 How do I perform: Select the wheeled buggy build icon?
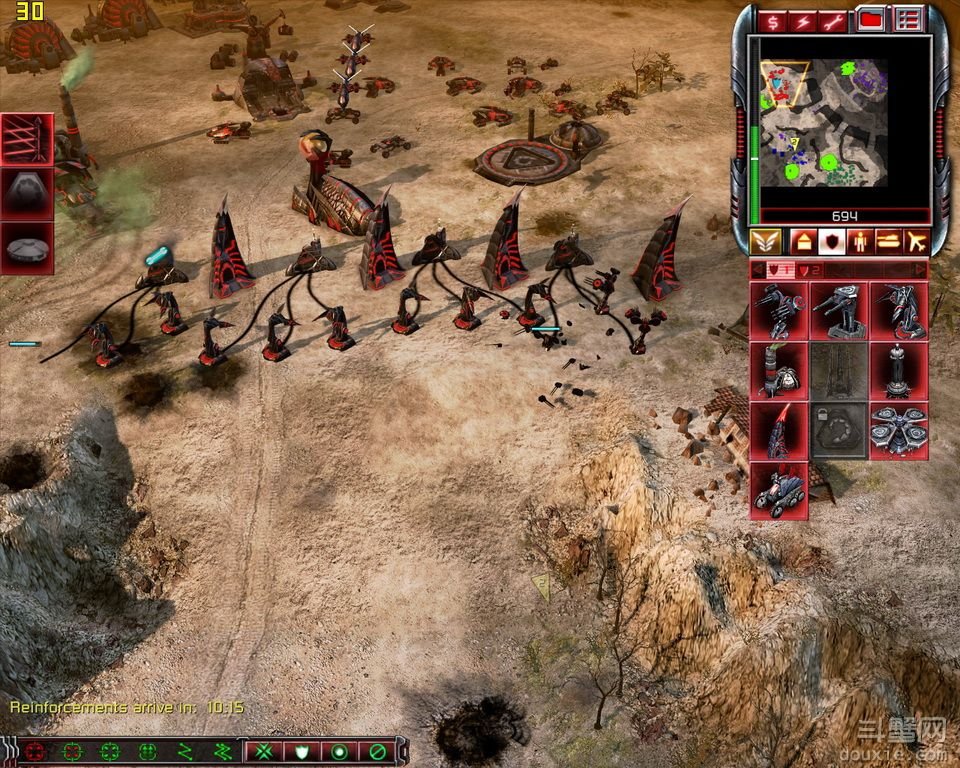click(779, 490)
